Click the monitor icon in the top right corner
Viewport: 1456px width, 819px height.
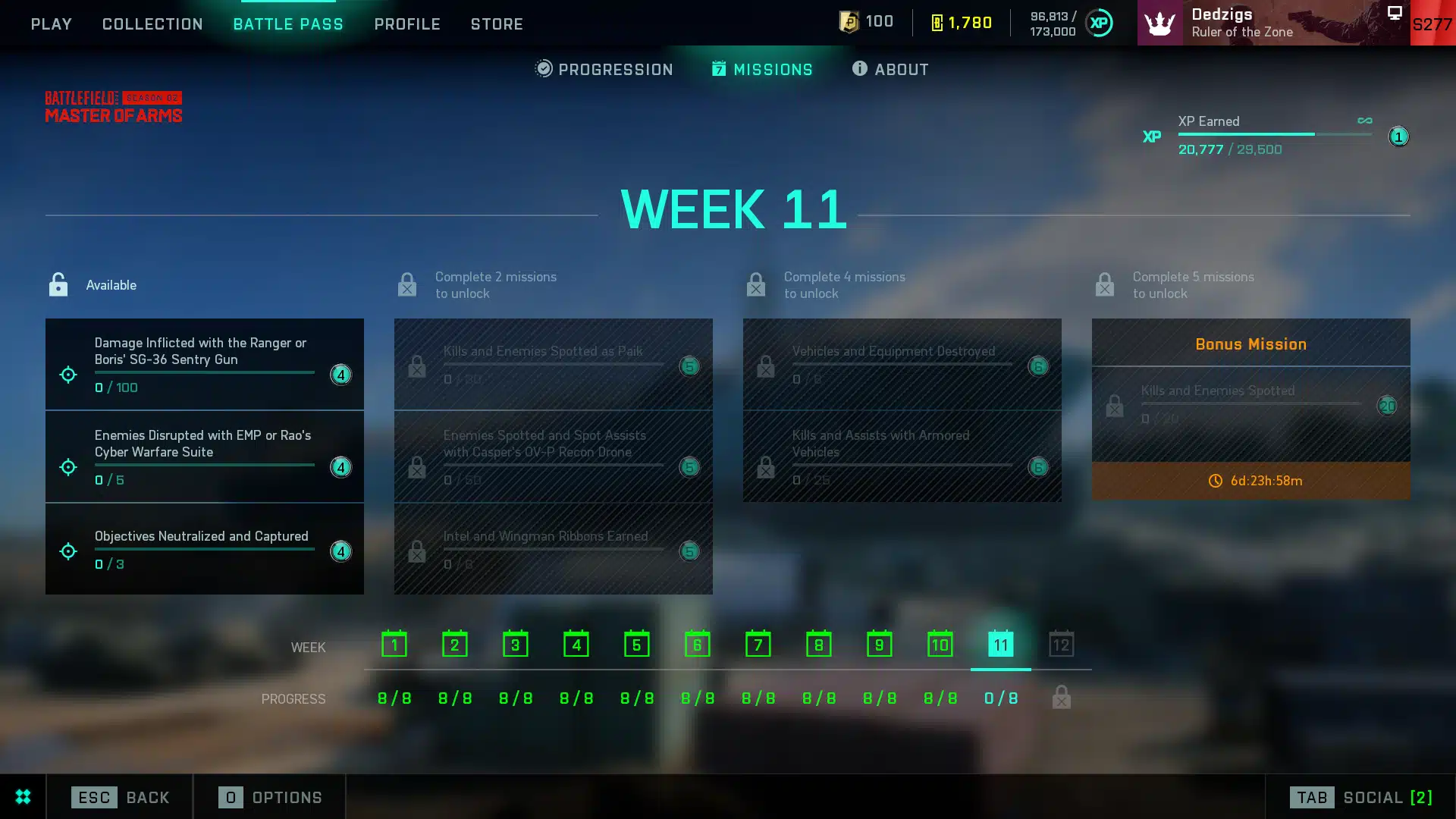point(1394,12)
